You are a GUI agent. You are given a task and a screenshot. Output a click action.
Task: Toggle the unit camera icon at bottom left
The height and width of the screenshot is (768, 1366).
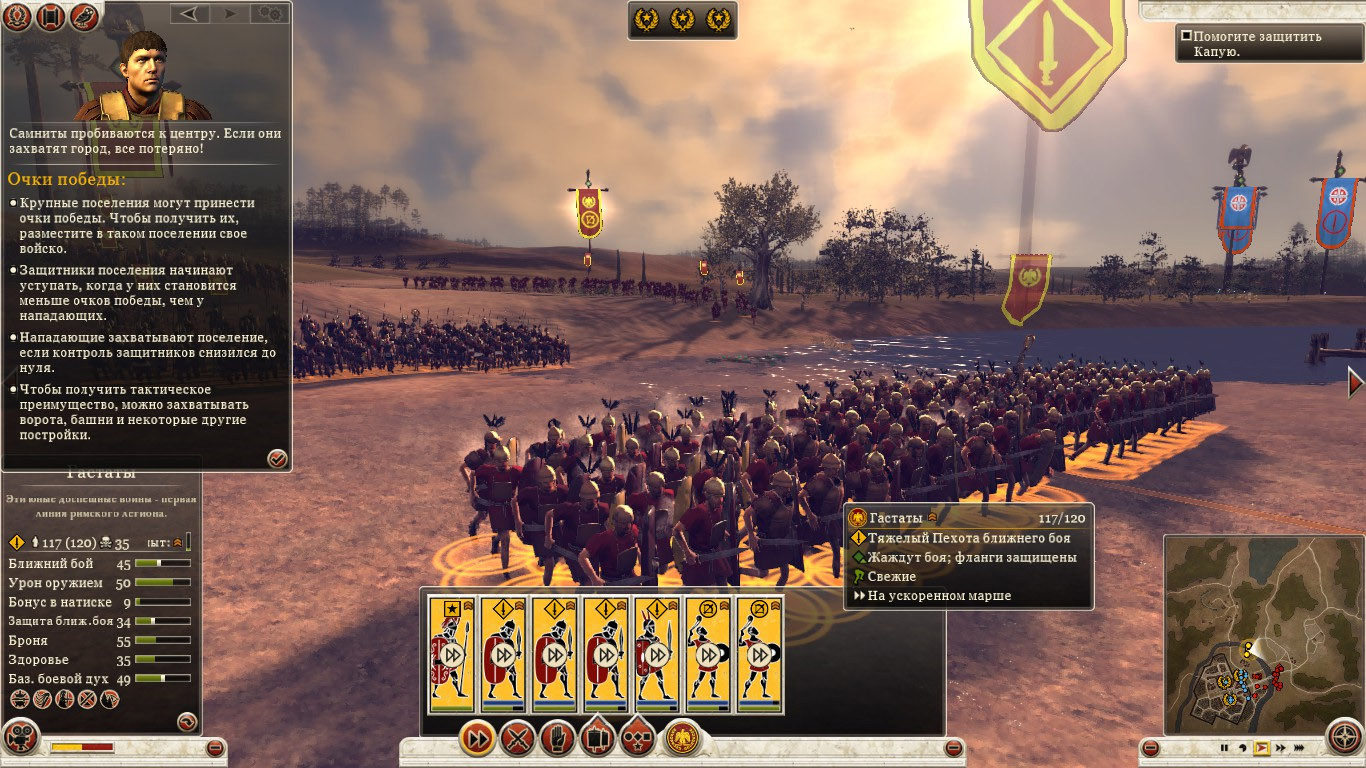click(x=19, y=740)
